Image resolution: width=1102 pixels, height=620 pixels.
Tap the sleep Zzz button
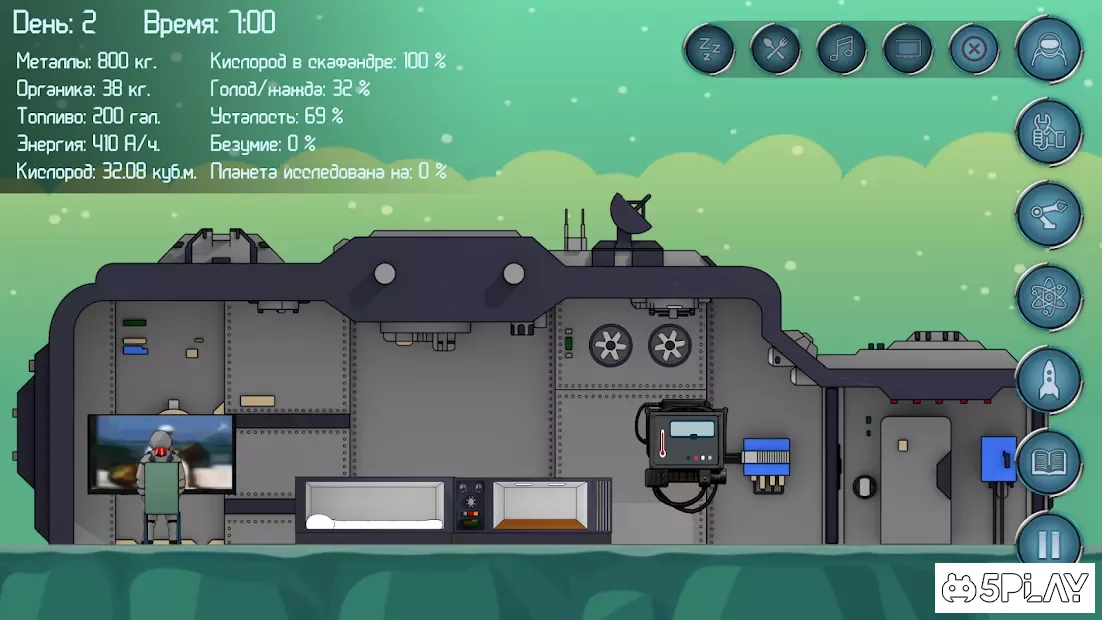tap(709, 48)
